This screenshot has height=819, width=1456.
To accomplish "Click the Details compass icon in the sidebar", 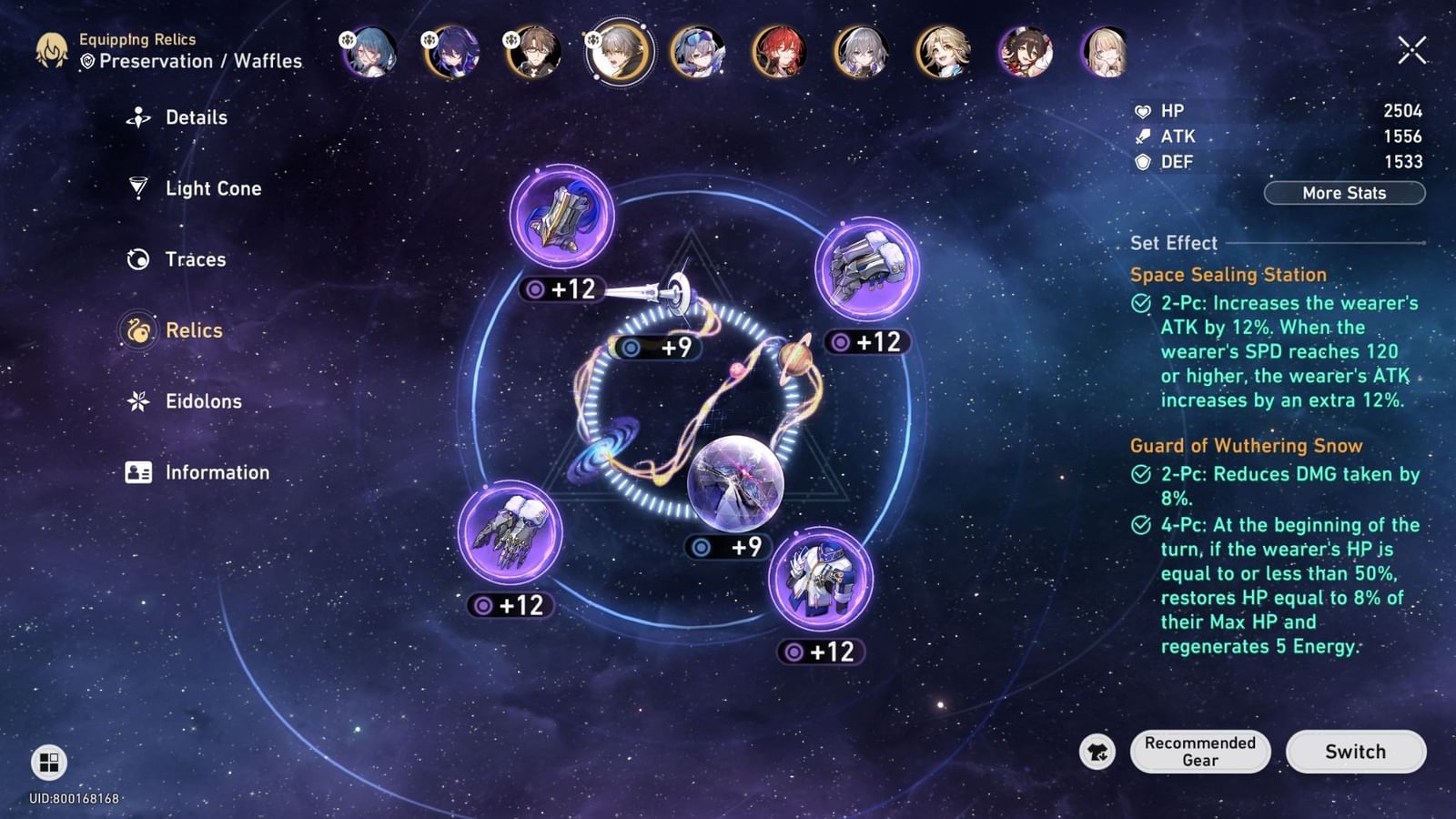I will [x=137, y=116].
